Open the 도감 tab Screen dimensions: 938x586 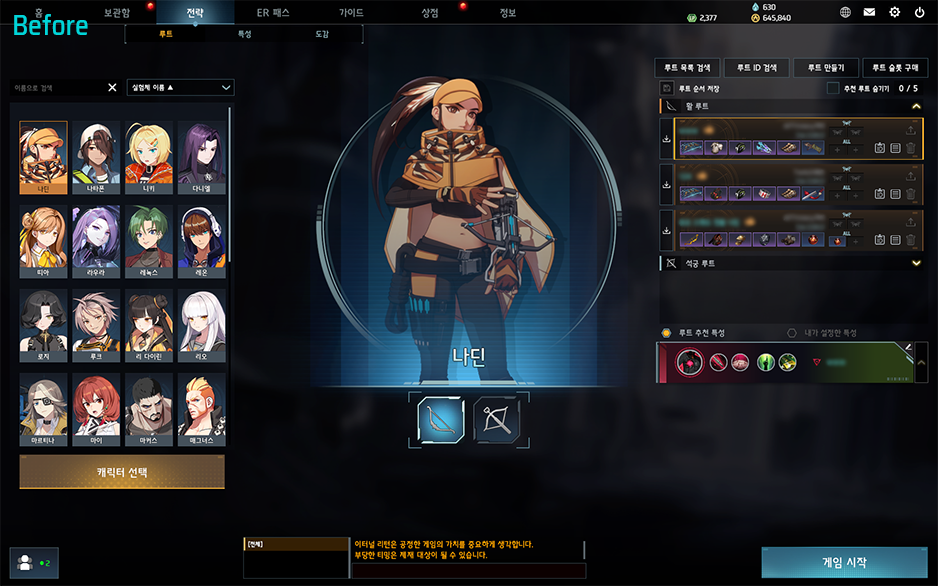(x=322, y=34)
